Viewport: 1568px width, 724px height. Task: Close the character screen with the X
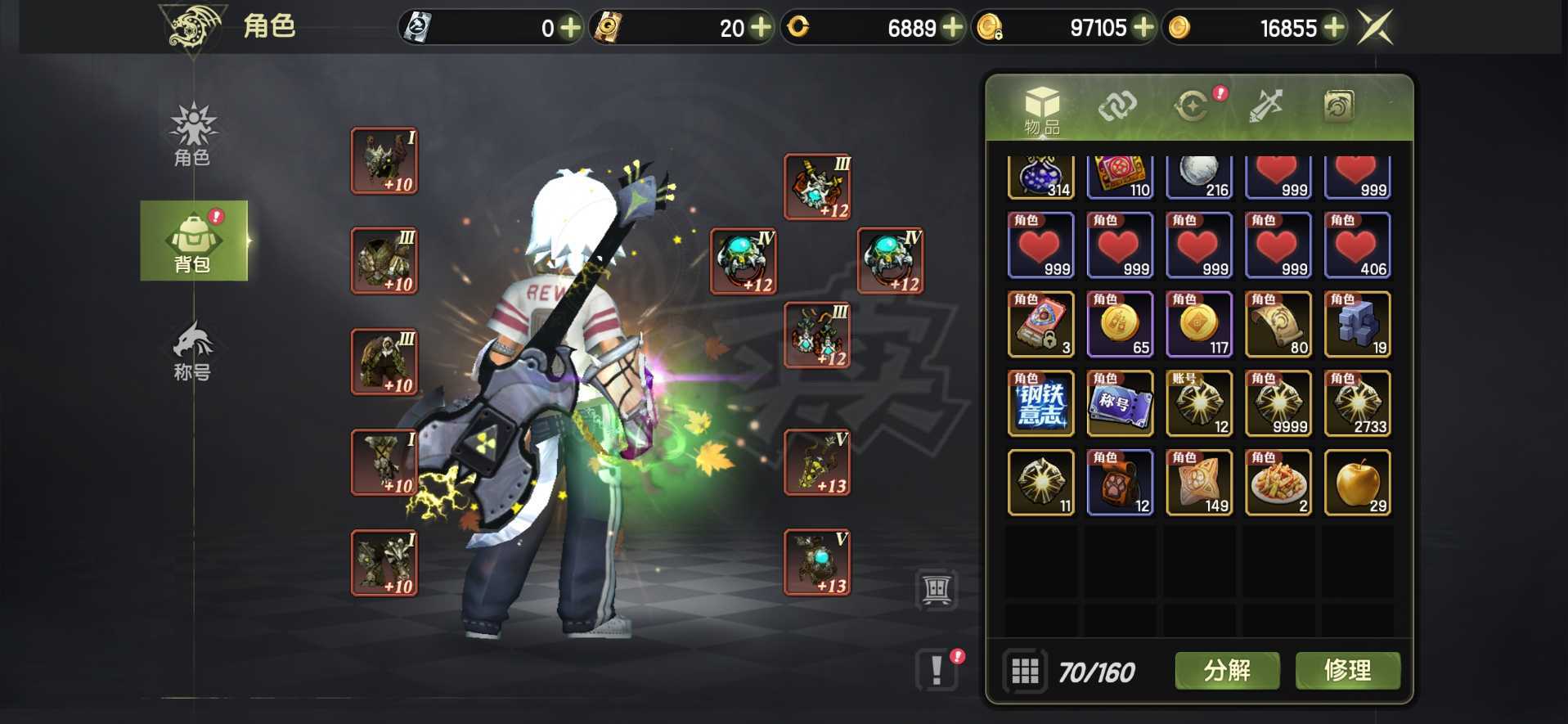click(1375, 28)
